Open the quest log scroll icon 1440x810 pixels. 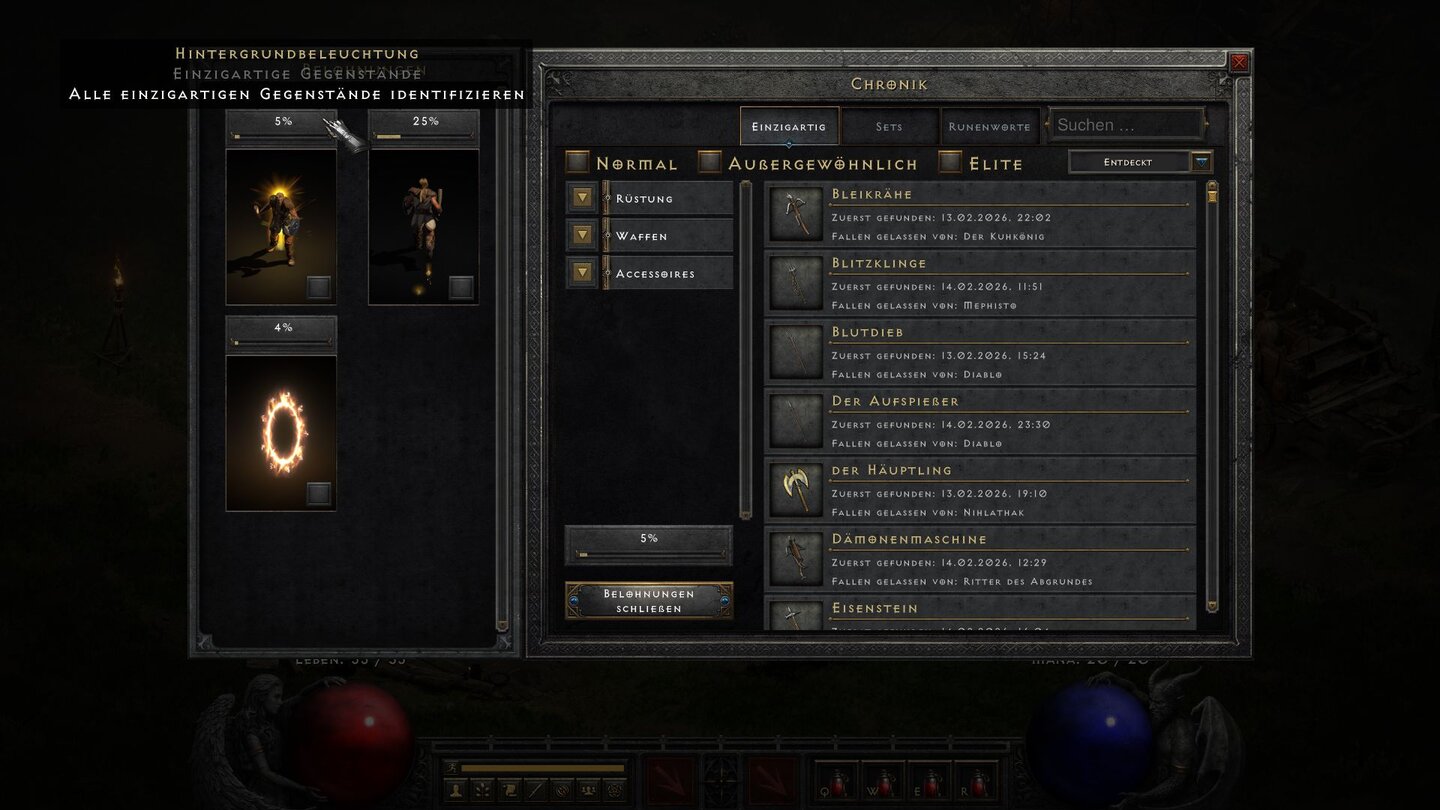508,790
